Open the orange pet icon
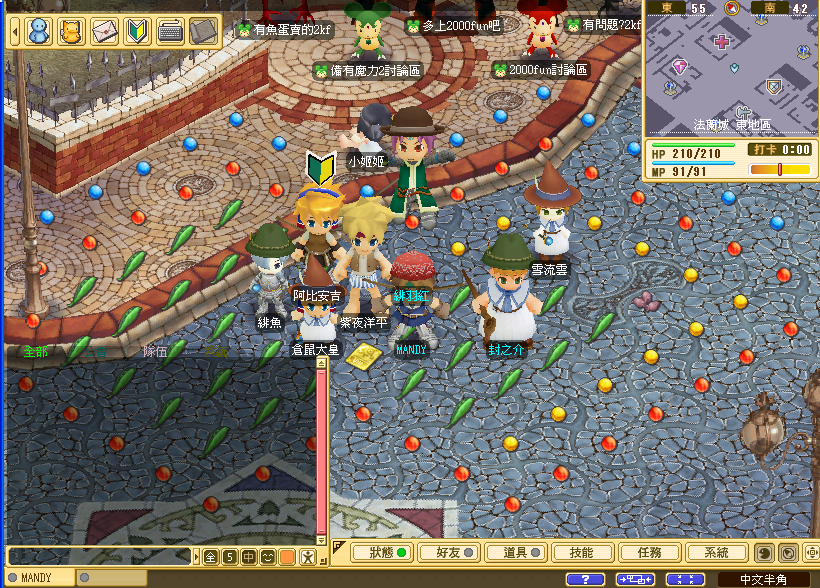The image size is (820, 588). (71, 32)
